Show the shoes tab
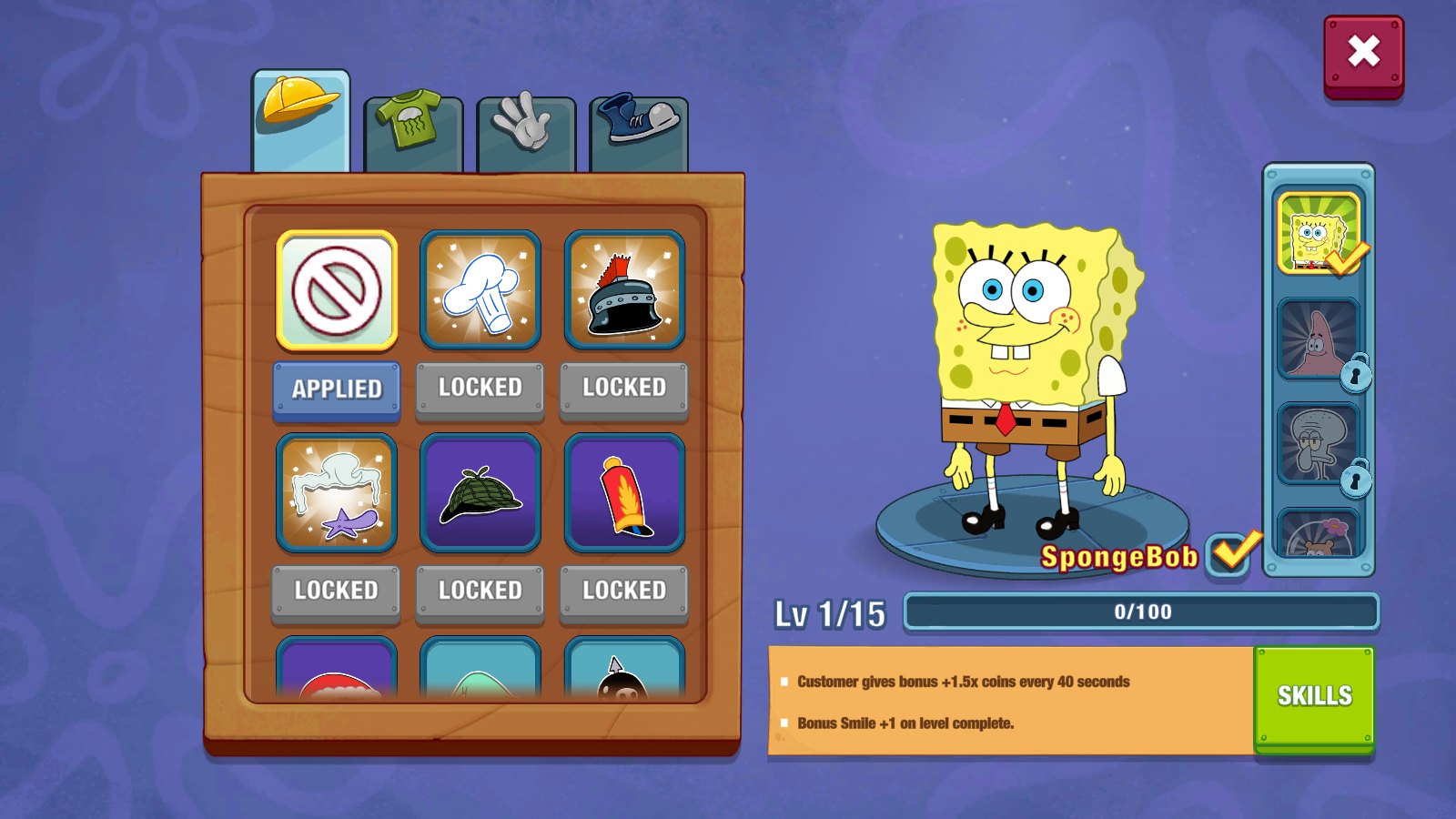Image resolution: width=1456 pixels, height=819 pixels. [639, 133]
